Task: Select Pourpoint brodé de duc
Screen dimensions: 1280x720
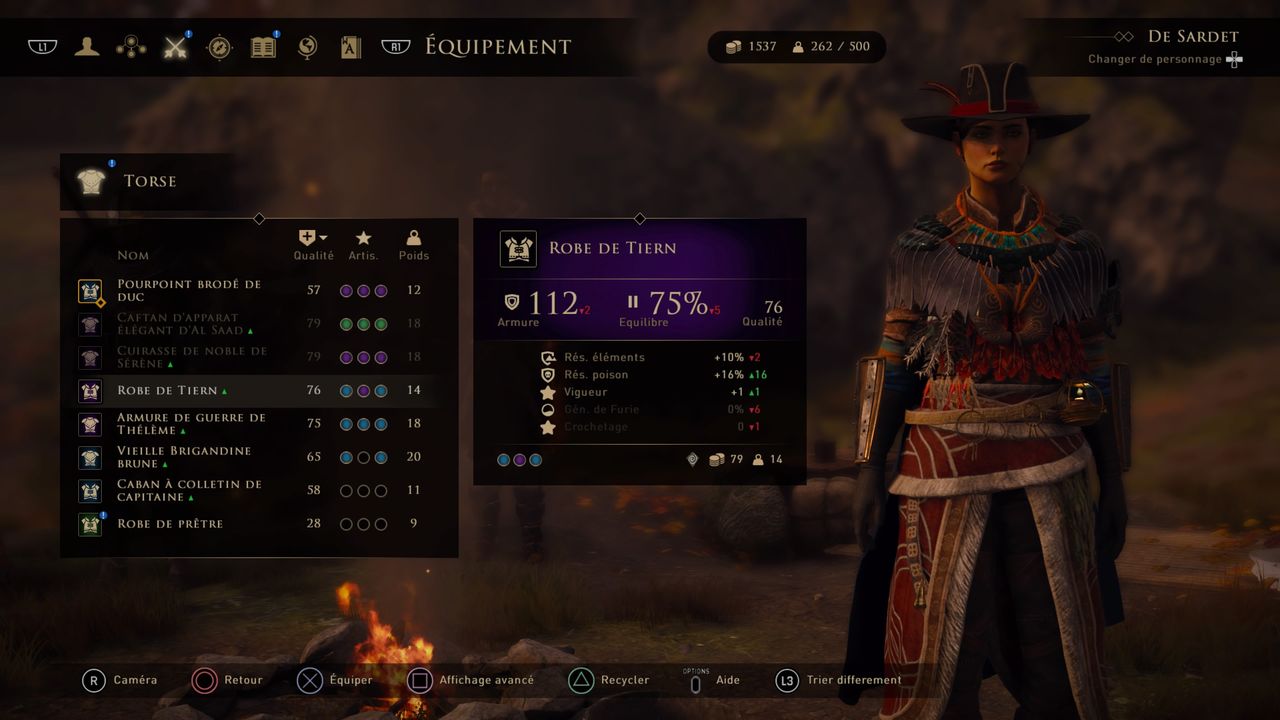Action: pos(190,290)
